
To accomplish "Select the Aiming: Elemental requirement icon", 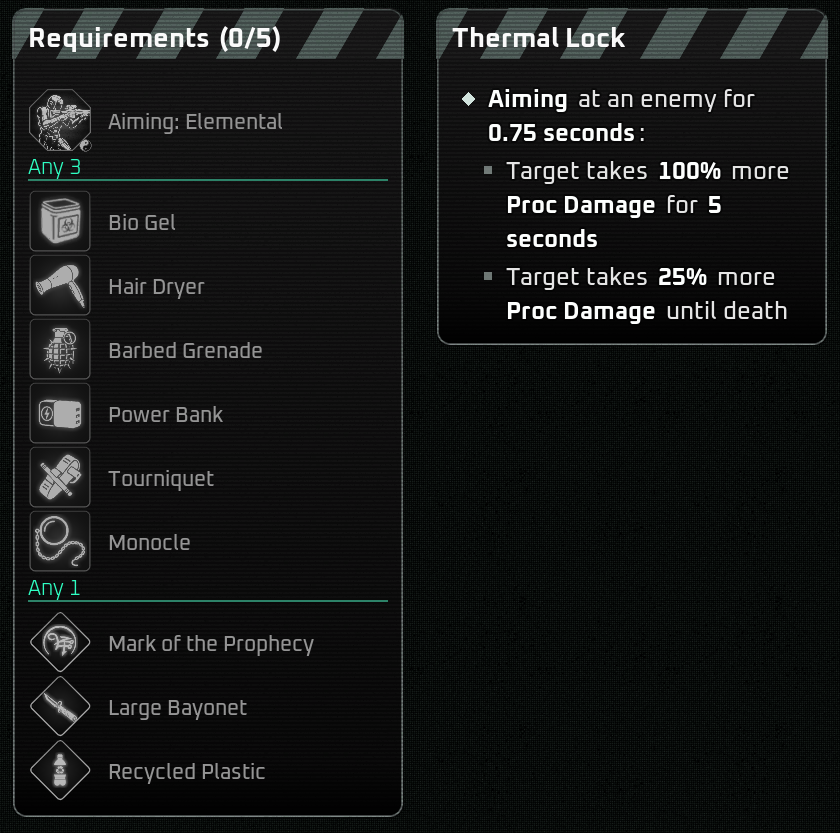I will pyautogui.click(x=60, y=121).
